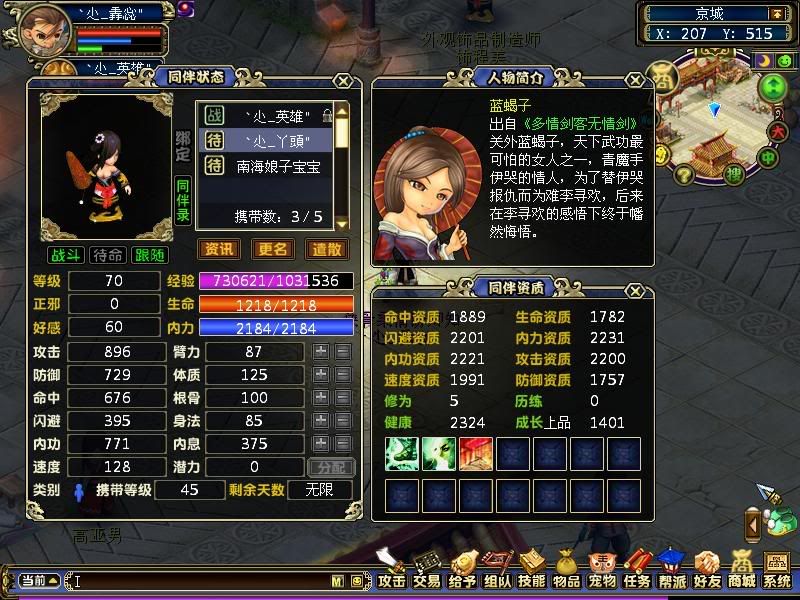Image resolution: width=800 pixels, height=600 pixels.
Task: Click the 分配 allocate points button
Action: tap(331, 467)
